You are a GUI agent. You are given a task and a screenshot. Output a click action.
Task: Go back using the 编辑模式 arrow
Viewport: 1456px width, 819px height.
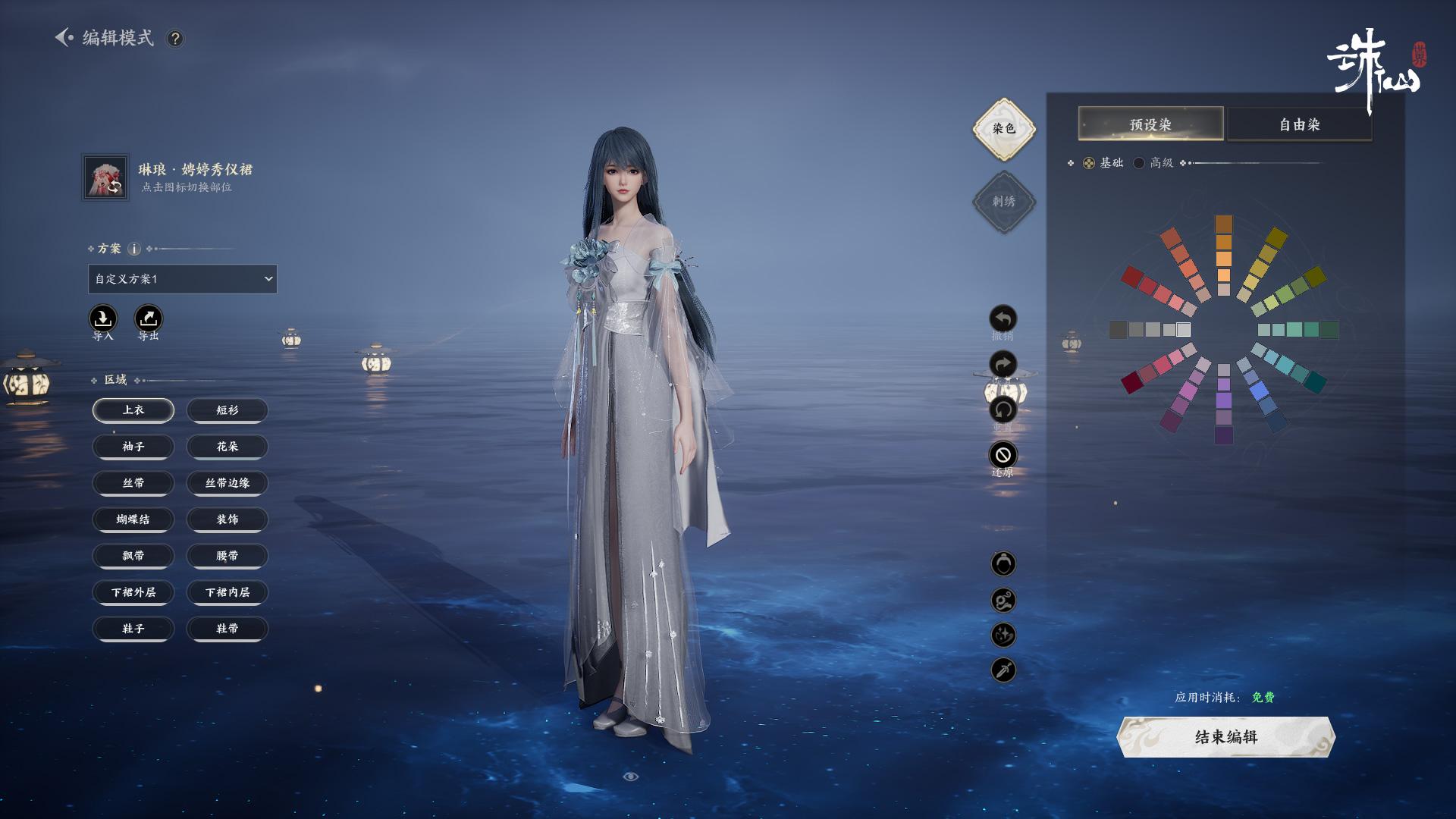pyautogui.click(x=64, y=37)
